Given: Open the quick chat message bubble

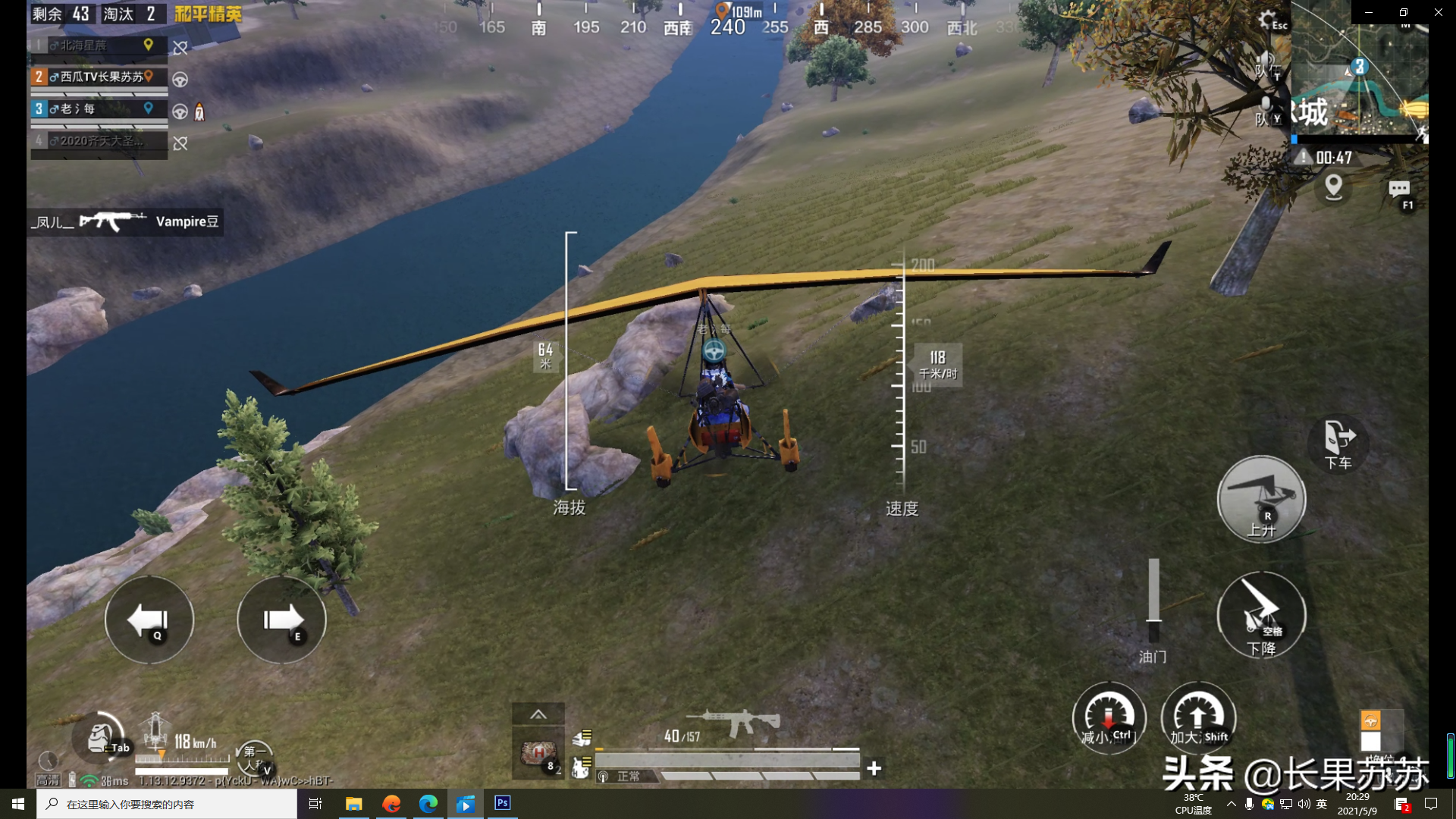Looking at the screenshot, I should 1399,190.
